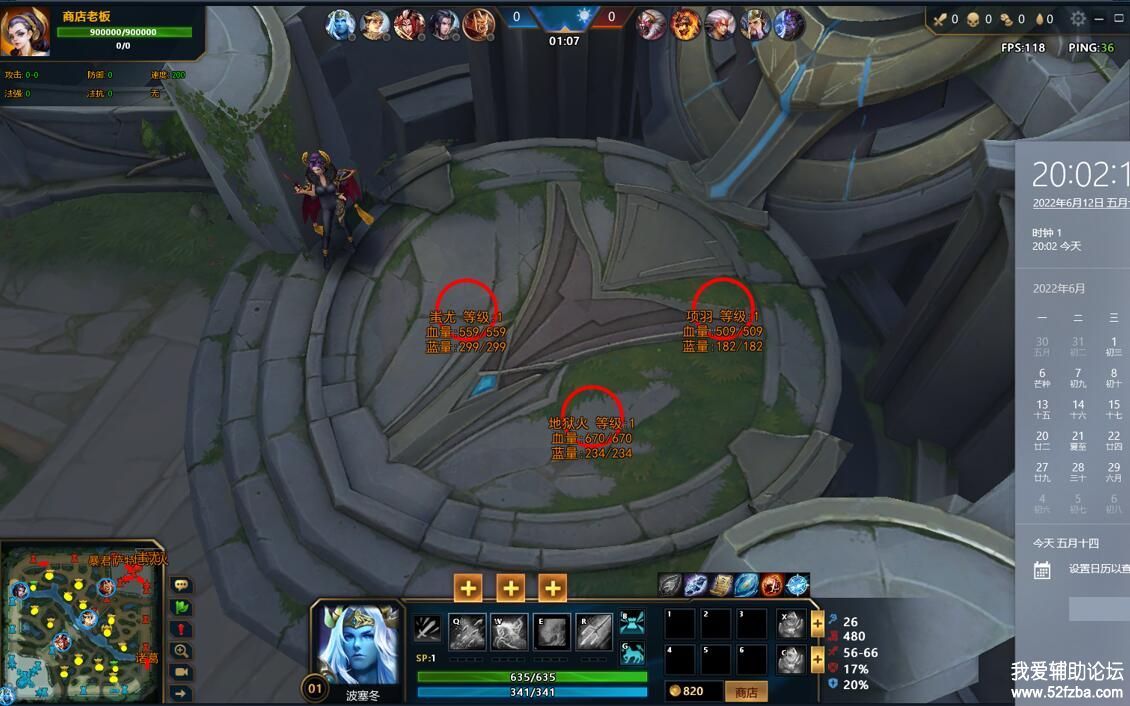Open the 商店 shop button
1130x706 pixels.
tap(746, 692)
